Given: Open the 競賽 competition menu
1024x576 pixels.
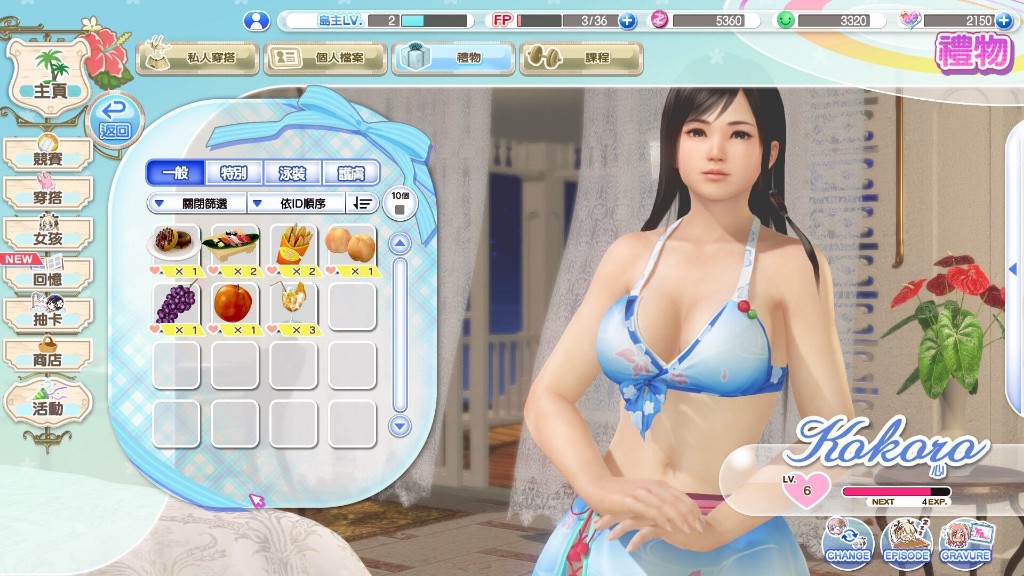Looking at the screenshot, I should [x=48, y=155].
